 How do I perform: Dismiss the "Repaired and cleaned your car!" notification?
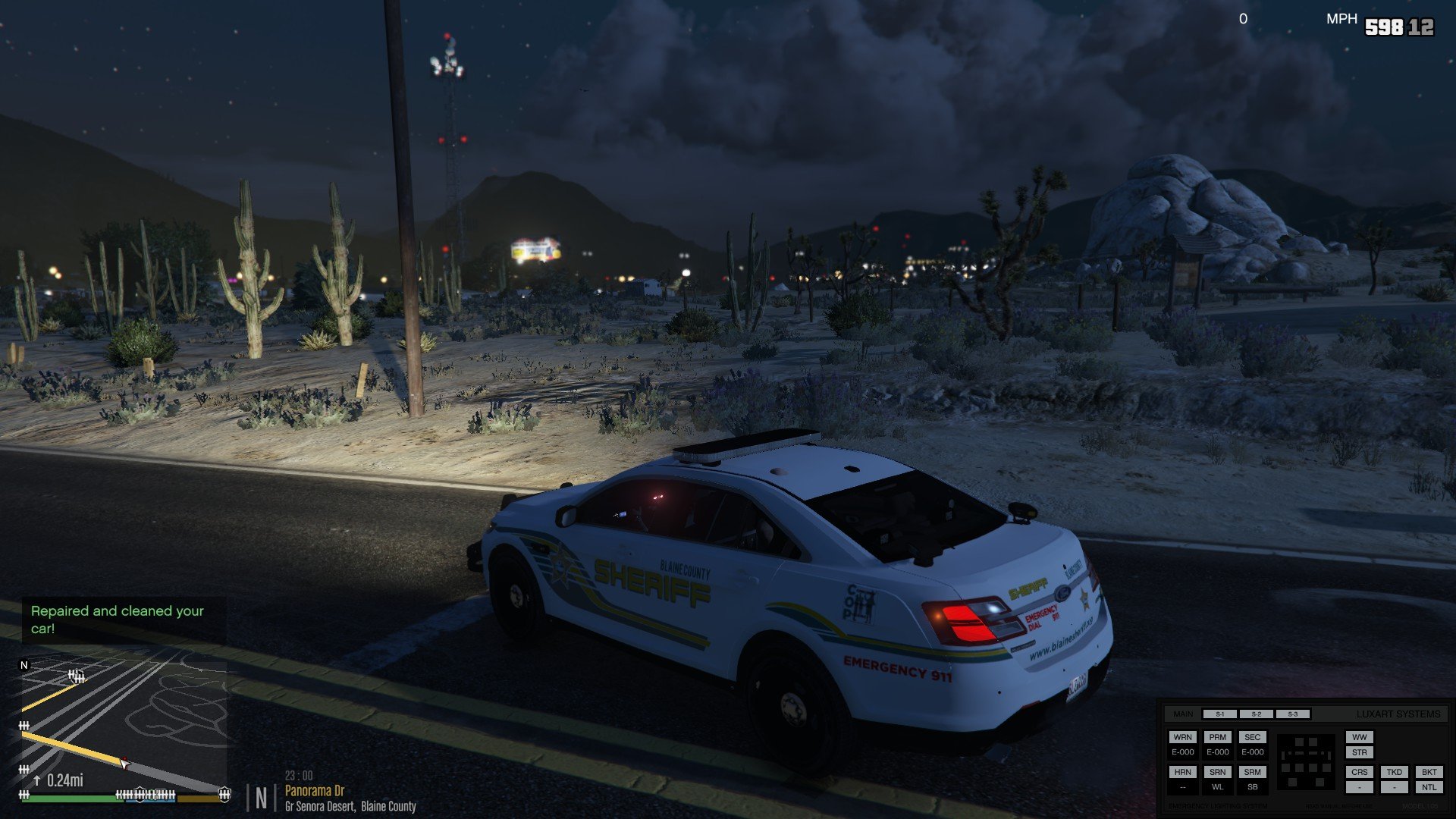point(118,620)
